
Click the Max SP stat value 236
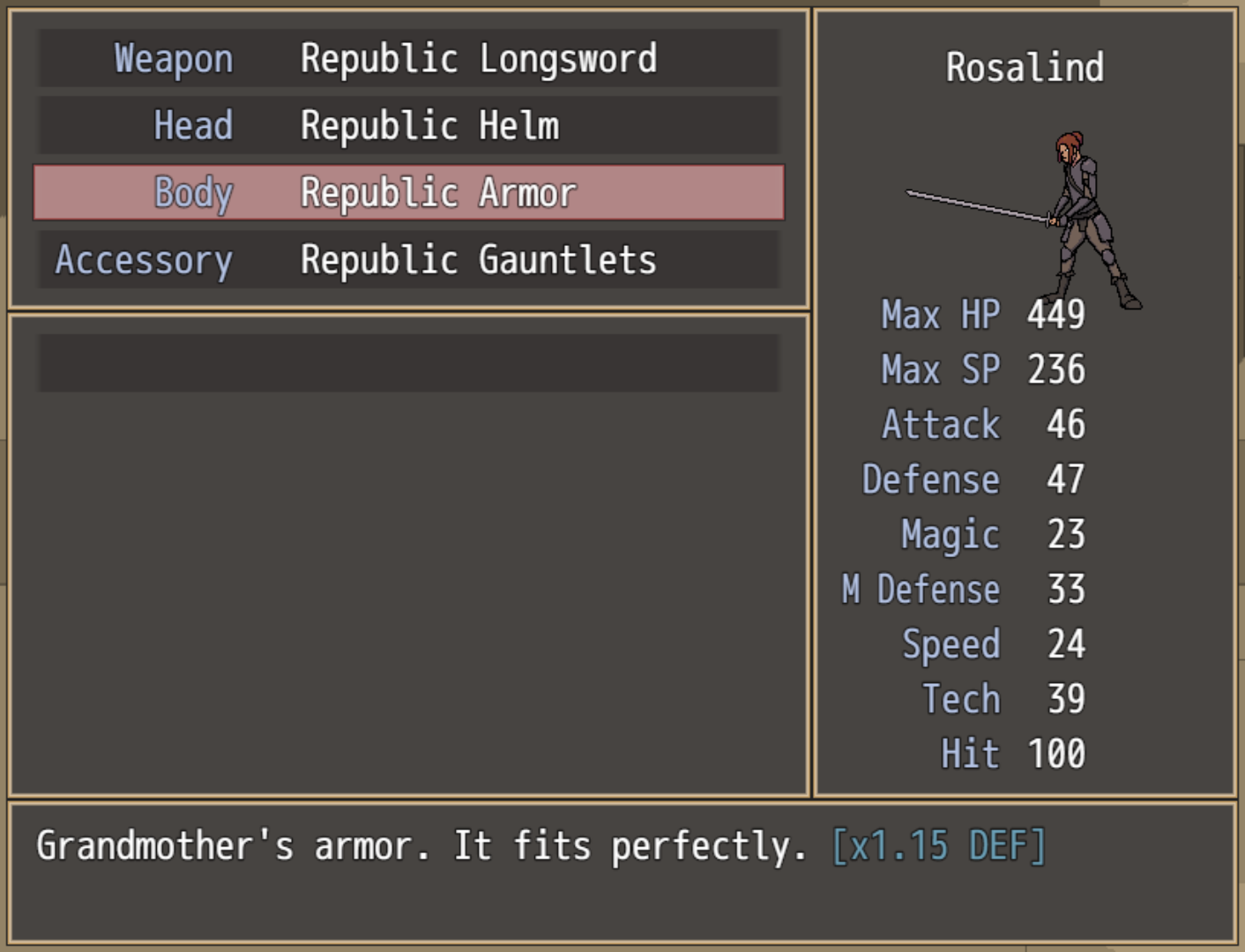[1055, 369]
